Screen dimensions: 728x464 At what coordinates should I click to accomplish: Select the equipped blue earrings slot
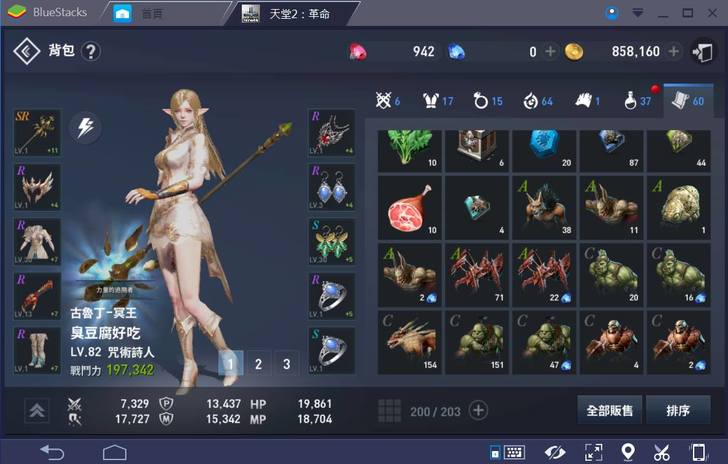pos(332,187)
